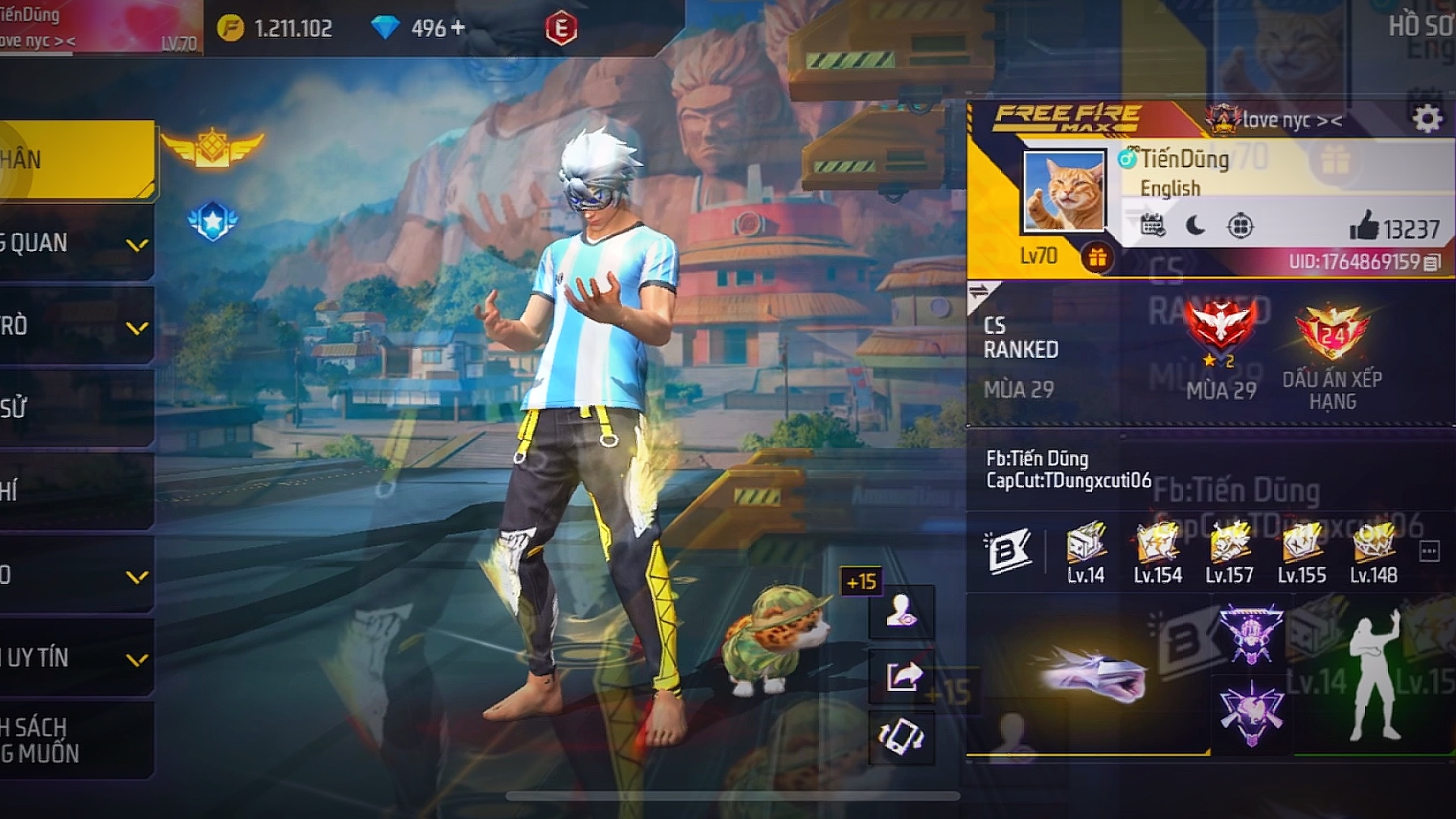Open the gift icon under the avatar
The height and width of the screenshot is (819, 1456).
[1097, 258]
